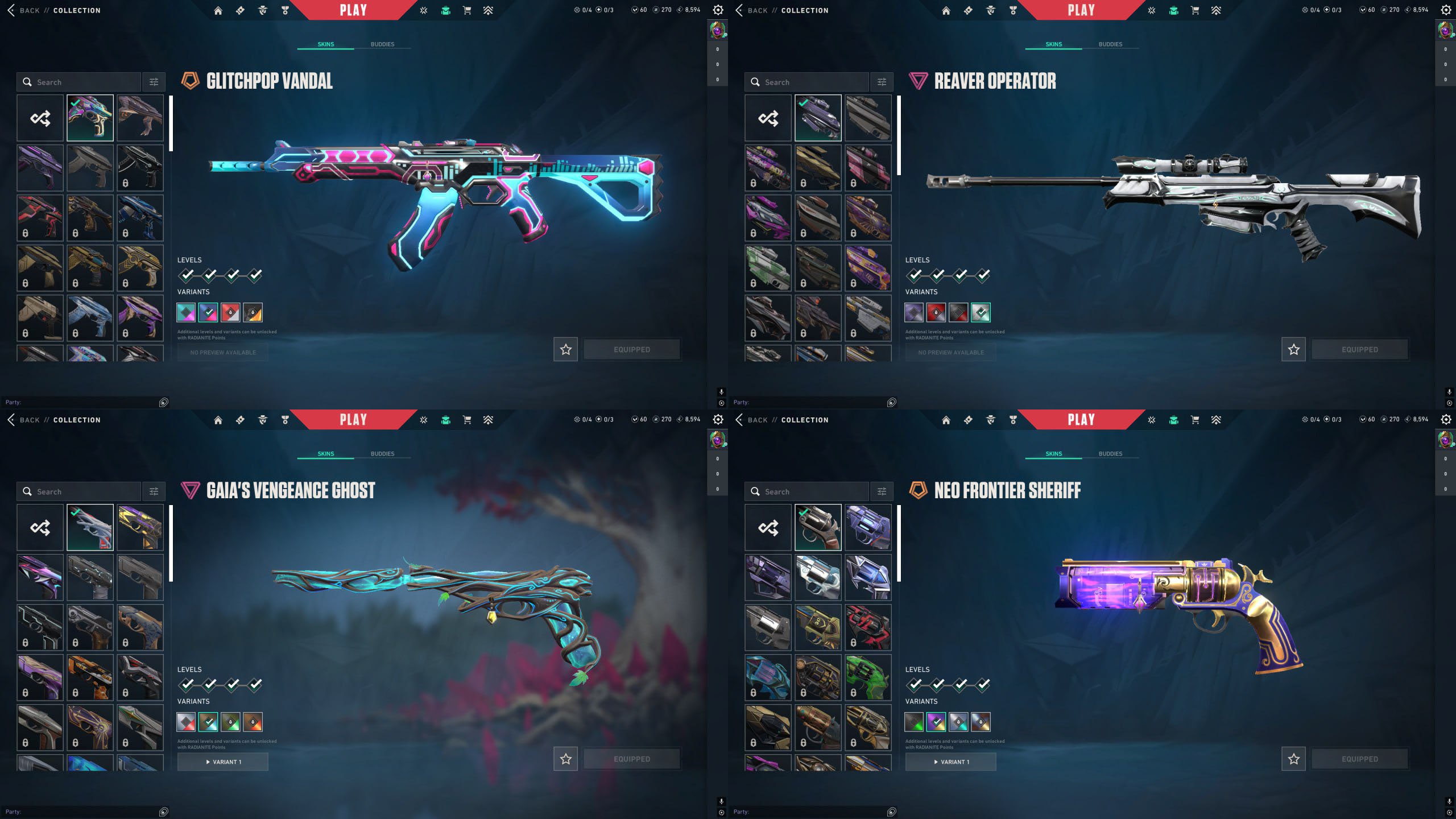Open the search filter options next to the search box
This screenshot has width=1456, height=819.
[x=152, y=82]
